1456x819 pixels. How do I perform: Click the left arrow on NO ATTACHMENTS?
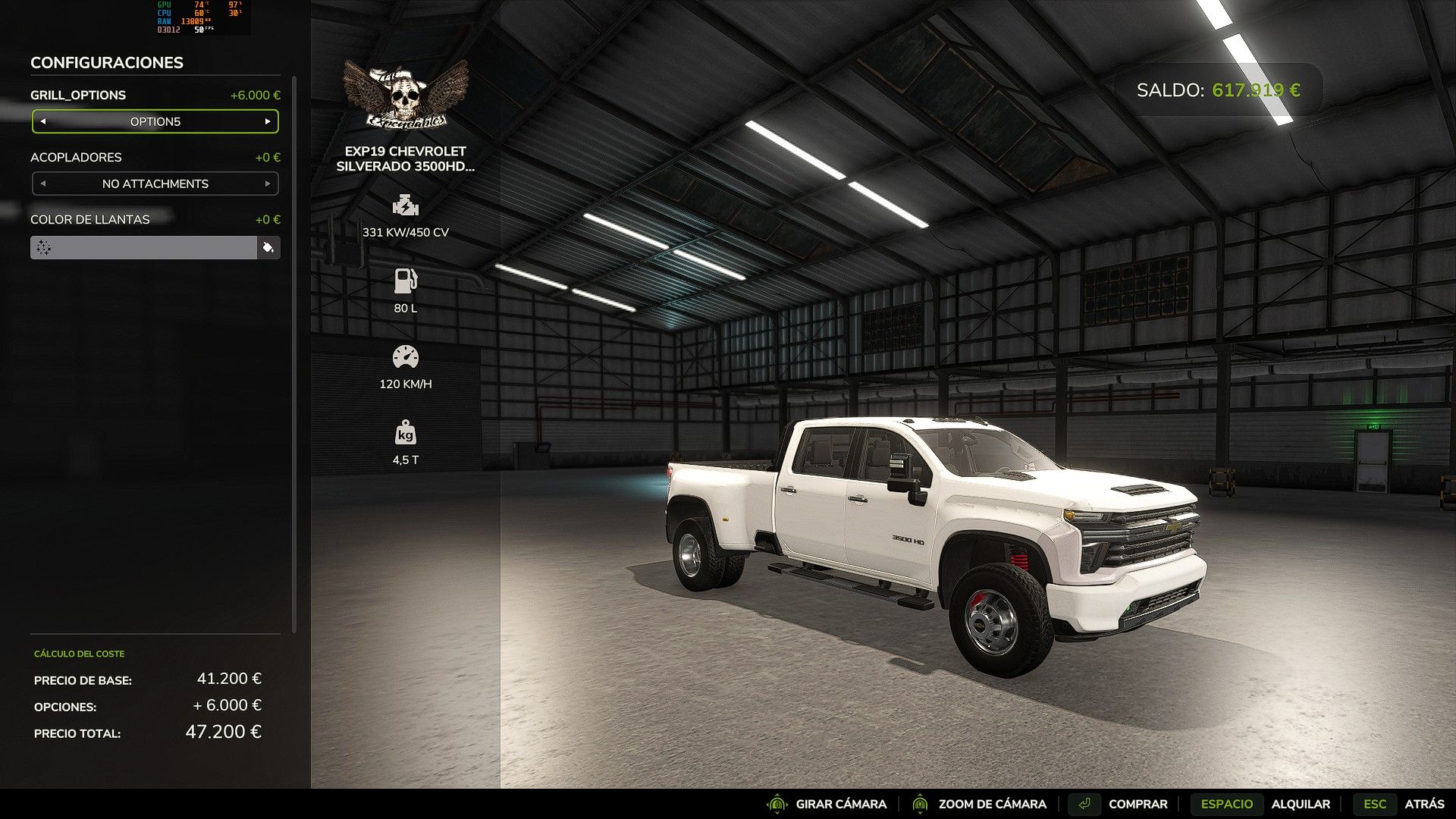pos(43,183)
